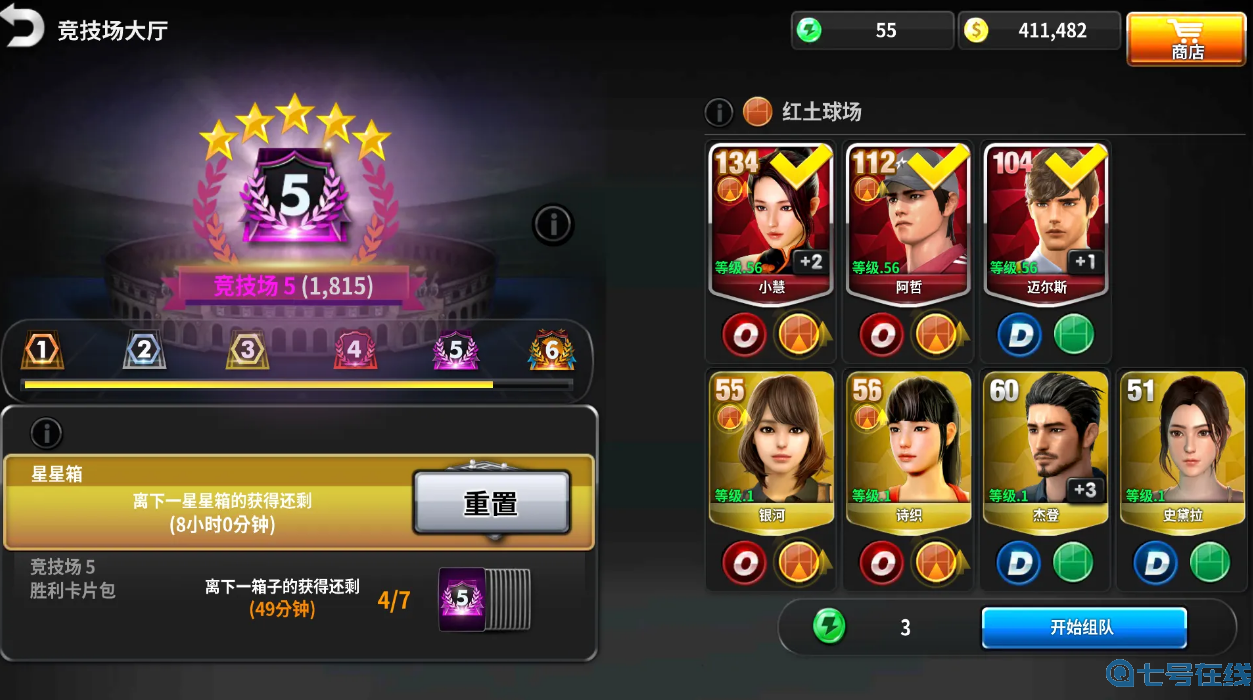Reset the star box with 重置
Screen dimensions: 1253x700
491,503
